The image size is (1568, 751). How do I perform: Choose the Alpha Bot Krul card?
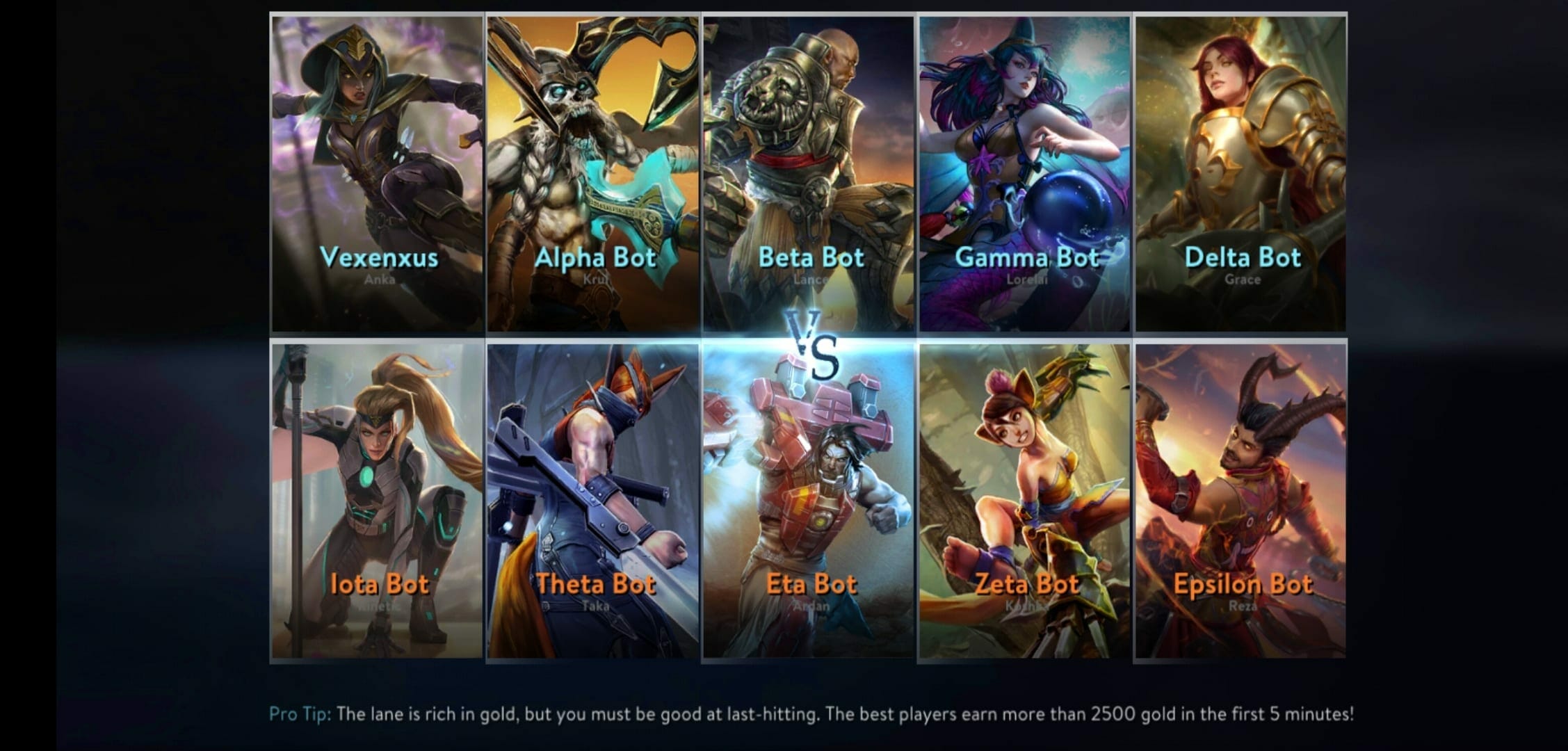click(x=593, y=174)
